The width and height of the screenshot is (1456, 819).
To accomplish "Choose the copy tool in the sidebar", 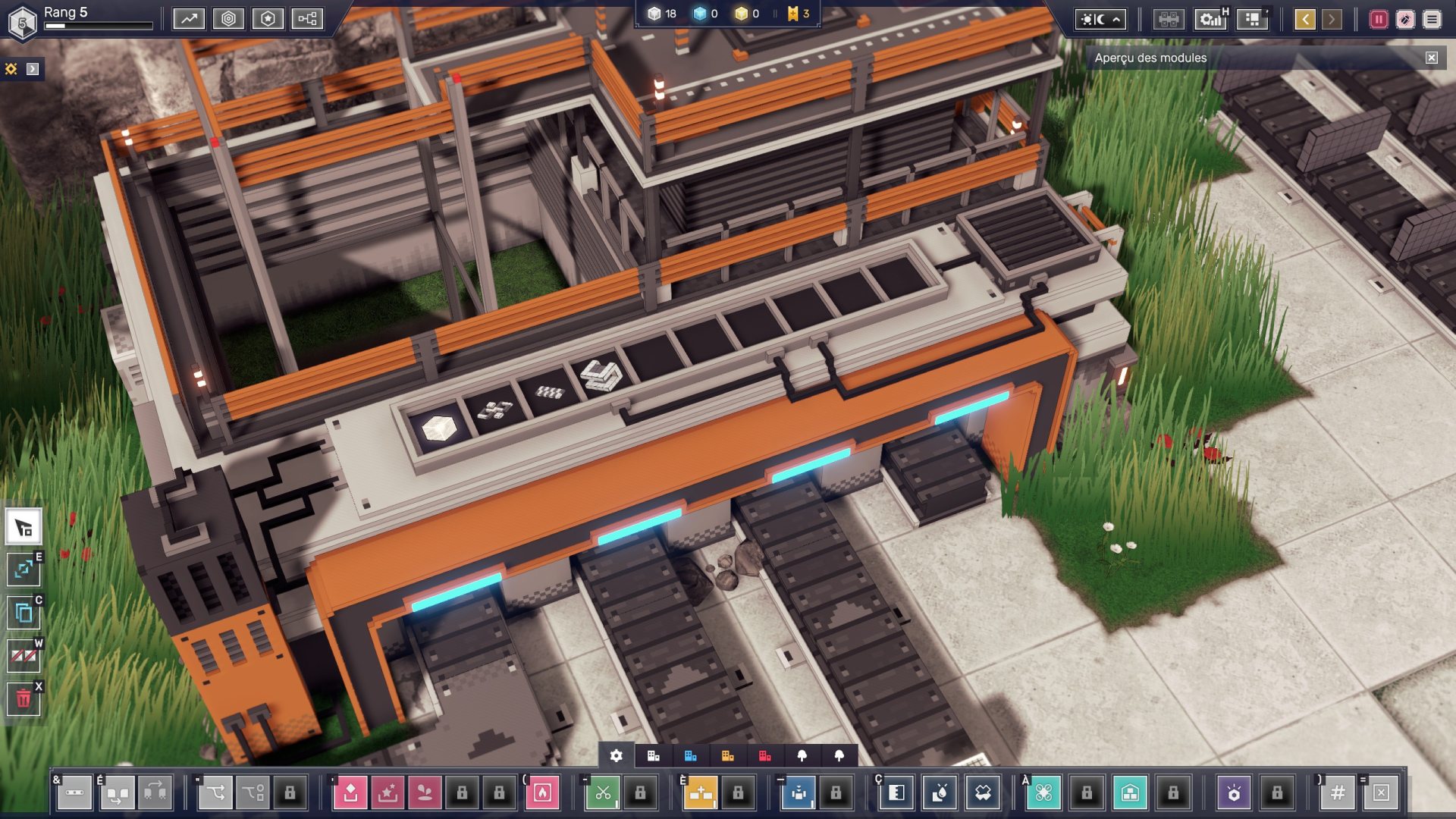I will tap(24, 612).
